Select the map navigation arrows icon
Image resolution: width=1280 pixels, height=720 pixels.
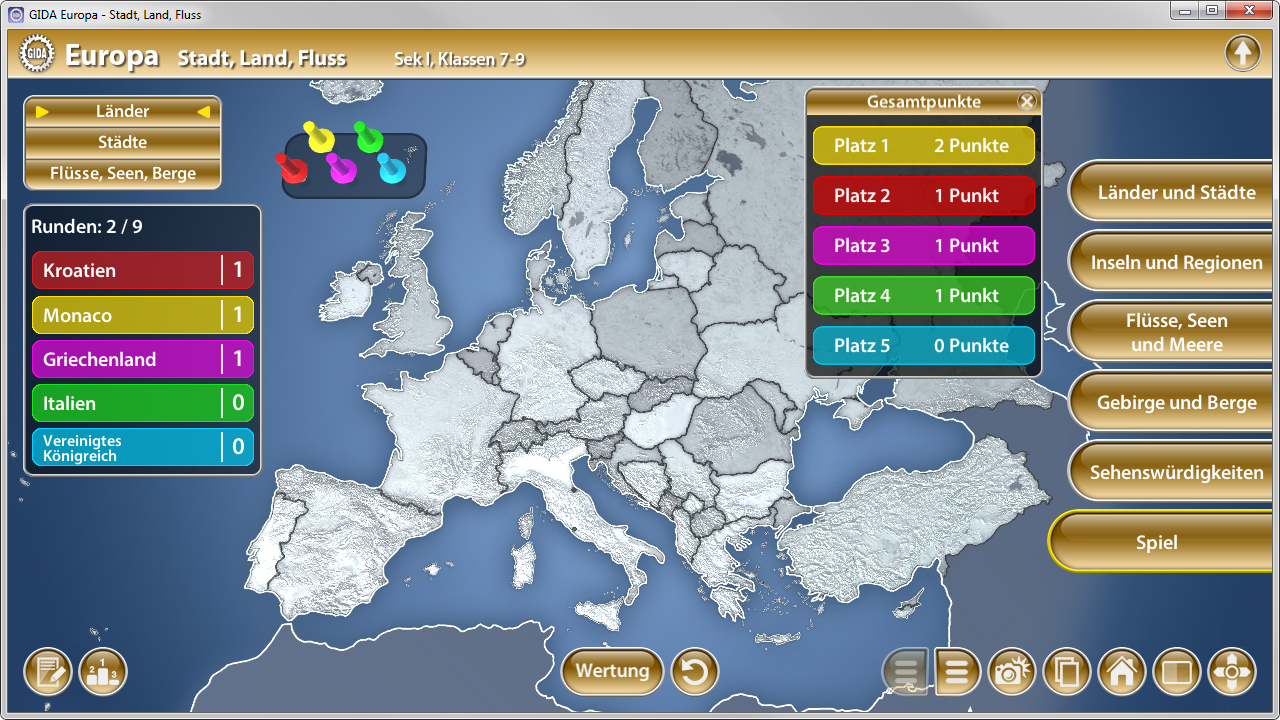click(x=1232, y=671)
